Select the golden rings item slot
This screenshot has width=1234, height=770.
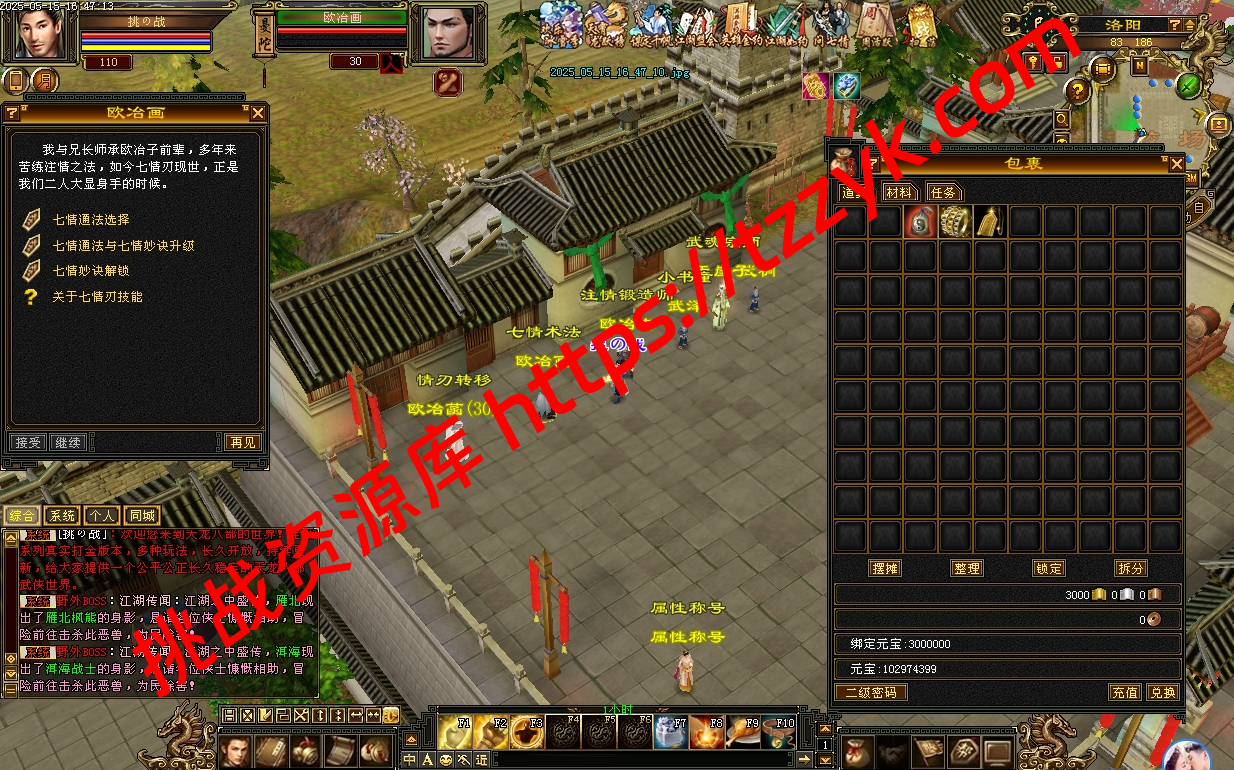coord(955,222)
